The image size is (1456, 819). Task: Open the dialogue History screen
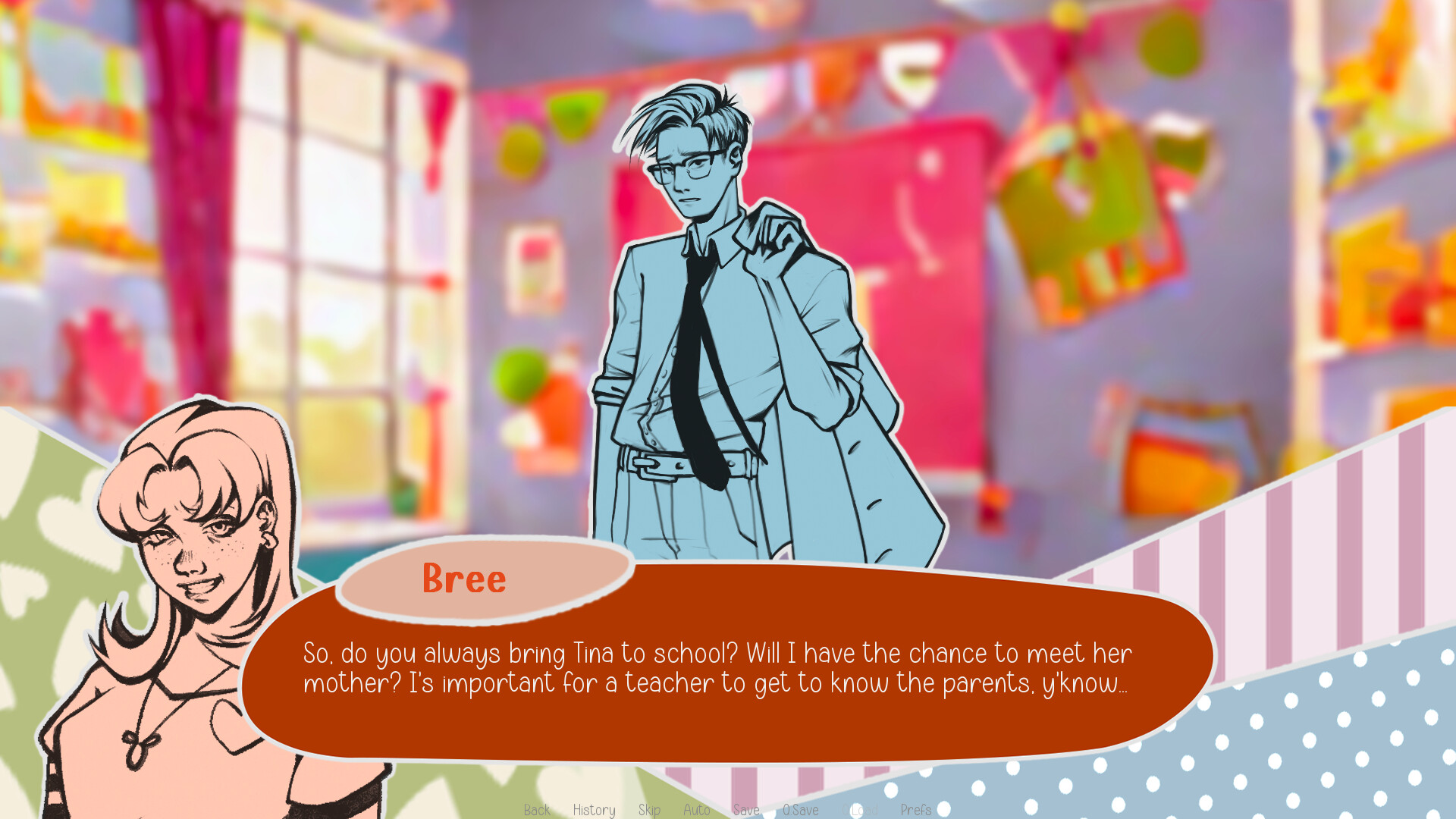[x=594, y=810]
